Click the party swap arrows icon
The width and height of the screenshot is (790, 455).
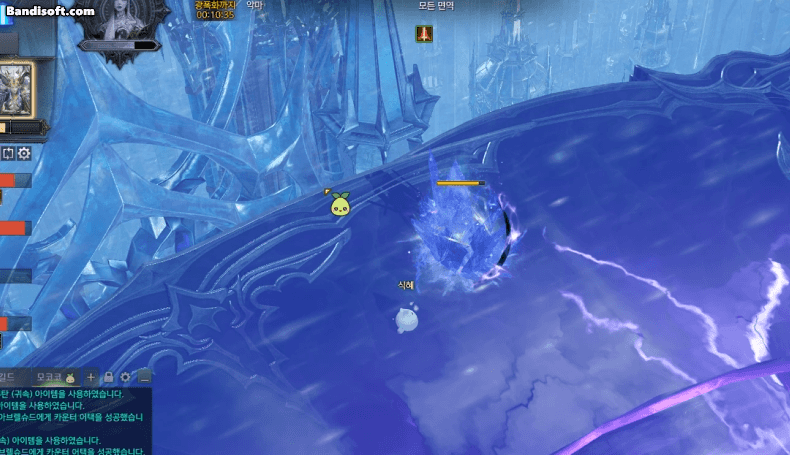(x=8, y=154)
